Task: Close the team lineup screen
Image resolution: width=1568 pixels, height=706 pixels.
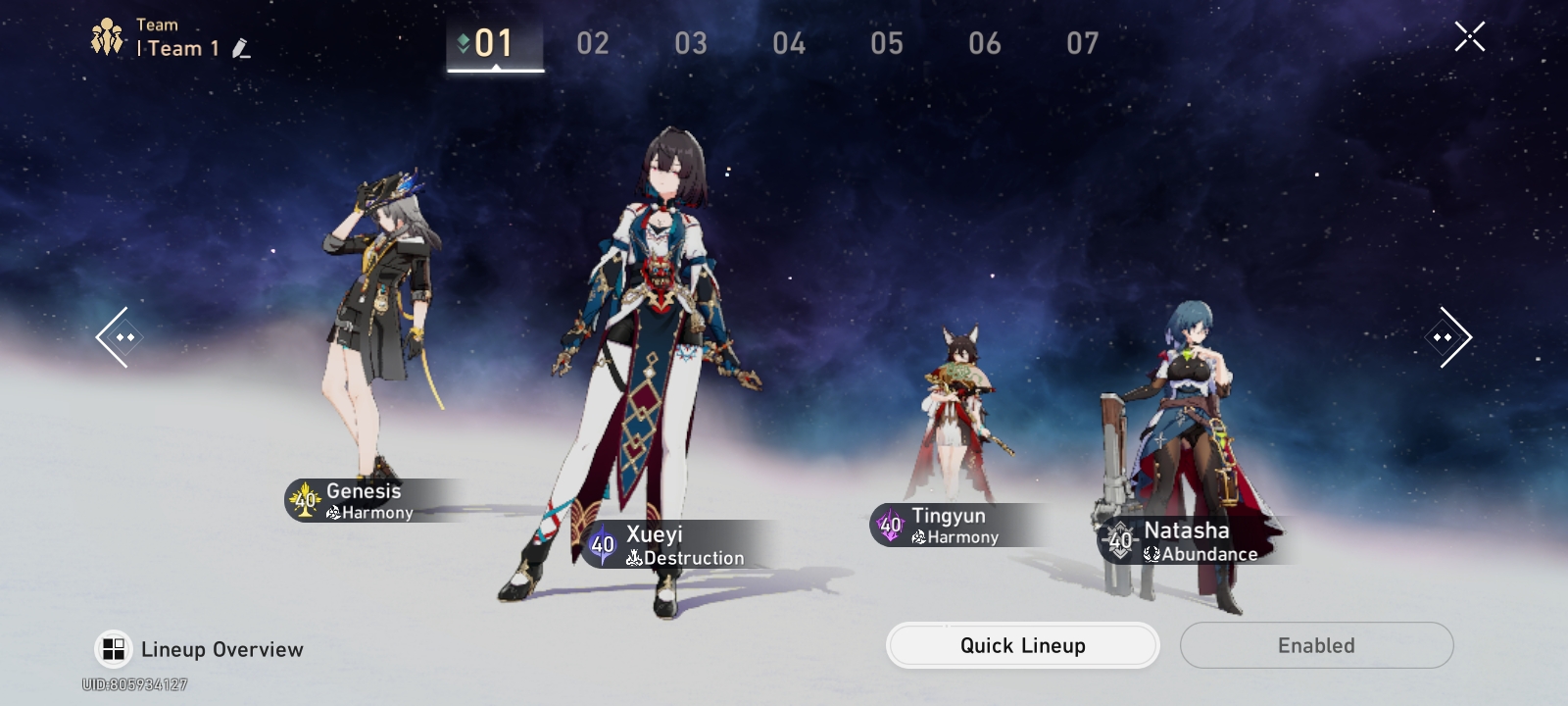Action: pyautogui.click(x=1469, y=37)
